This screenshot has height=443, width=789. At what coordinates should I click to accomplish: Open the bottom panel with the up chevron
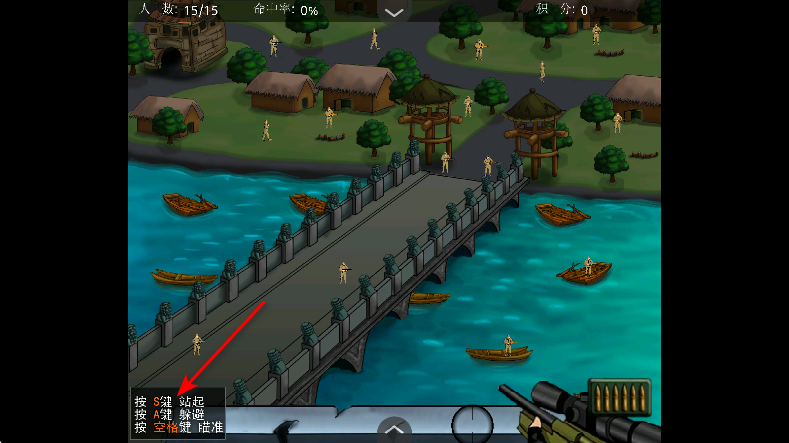[394, 431]
